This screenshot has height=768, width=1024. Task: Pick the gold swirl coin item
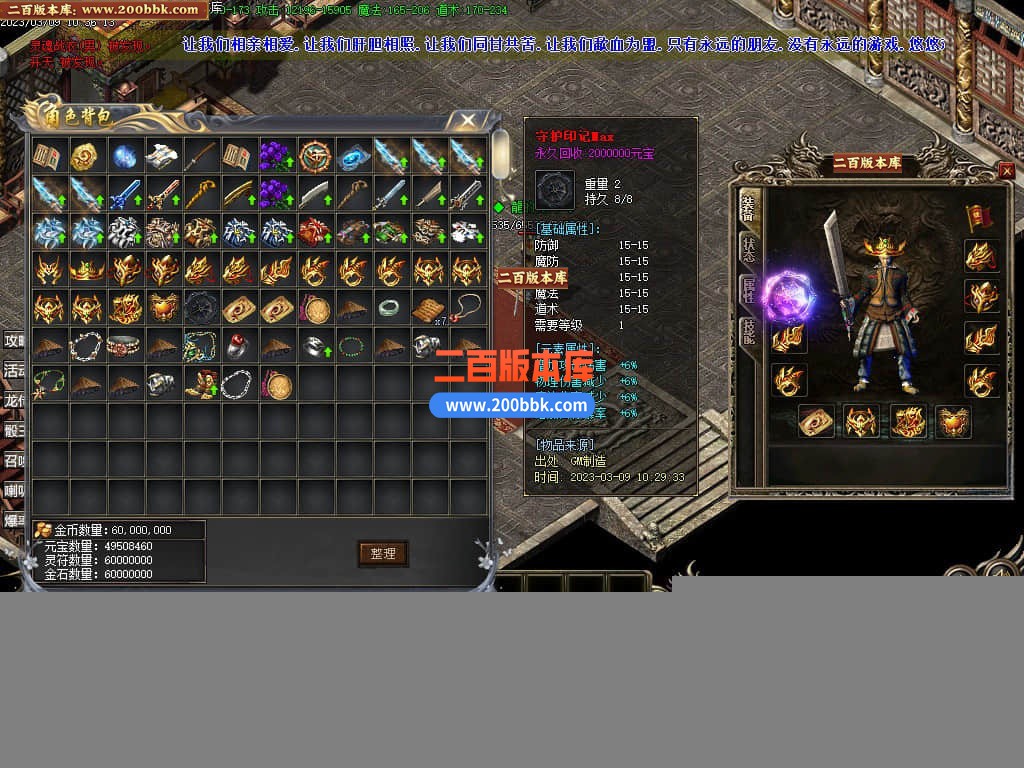(x=86, y=155)
